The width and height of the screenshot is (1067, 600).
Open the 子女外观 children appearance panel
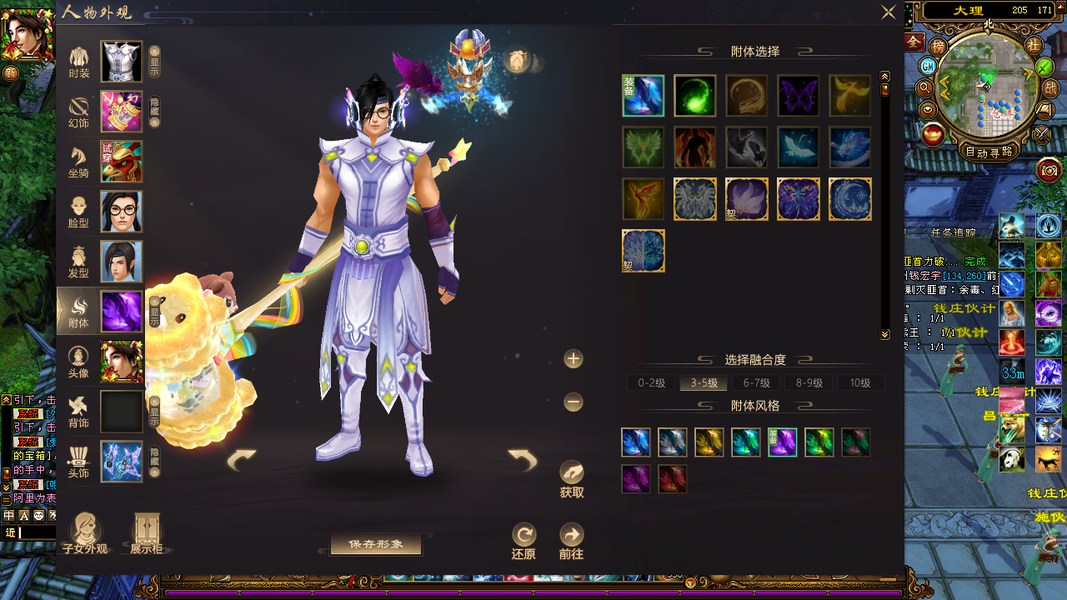(x=85, y=534)
